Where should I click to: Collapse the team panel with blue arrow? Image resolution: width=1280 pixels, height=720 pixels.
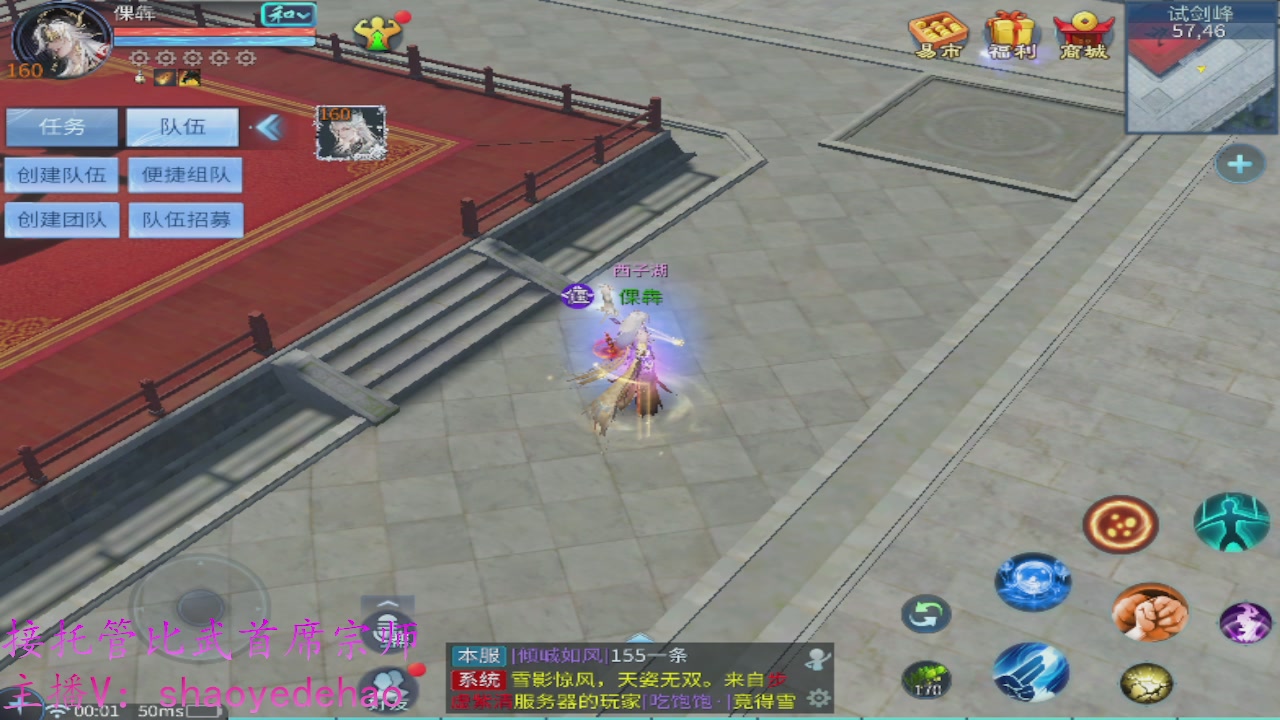(268, 127)
